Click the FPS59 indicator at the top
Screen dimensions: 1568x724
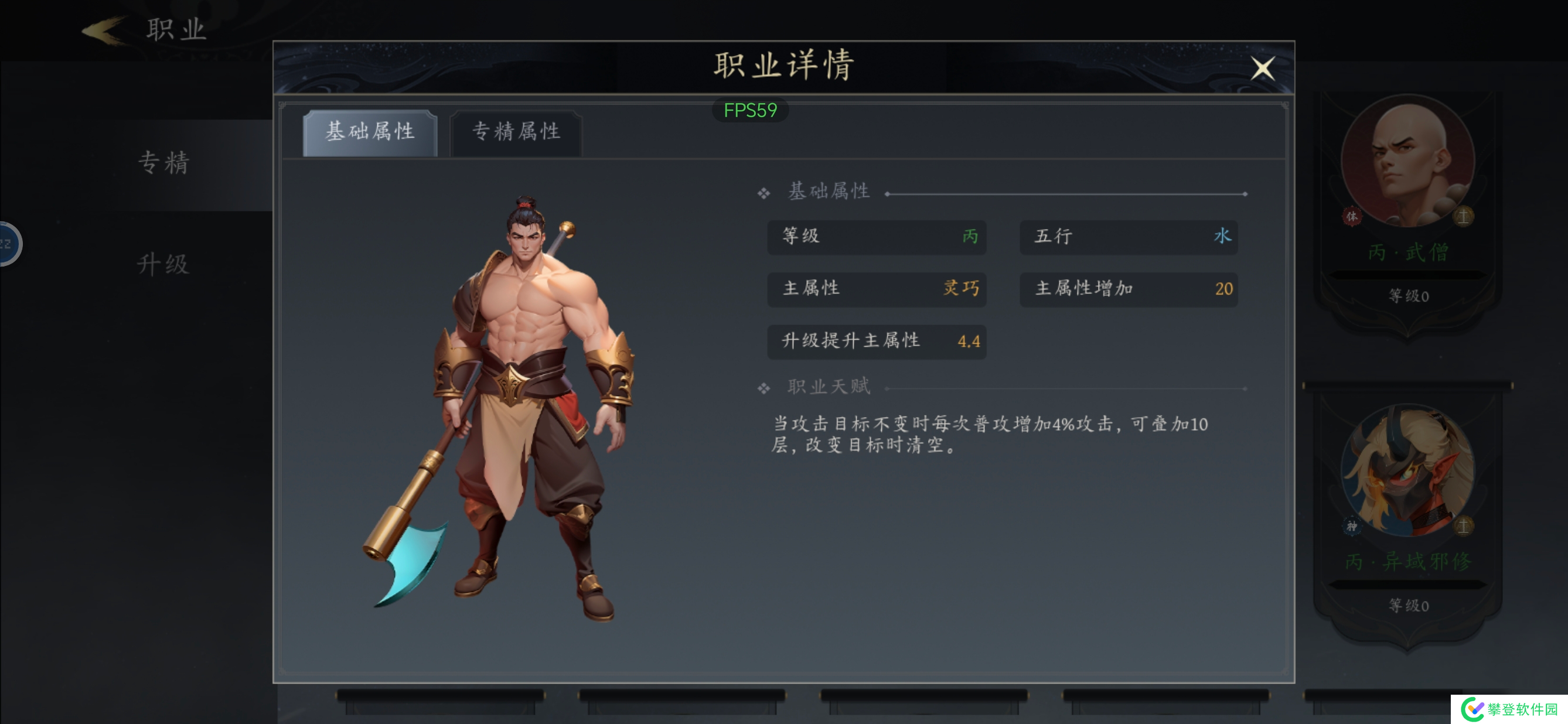click(752, 110)
